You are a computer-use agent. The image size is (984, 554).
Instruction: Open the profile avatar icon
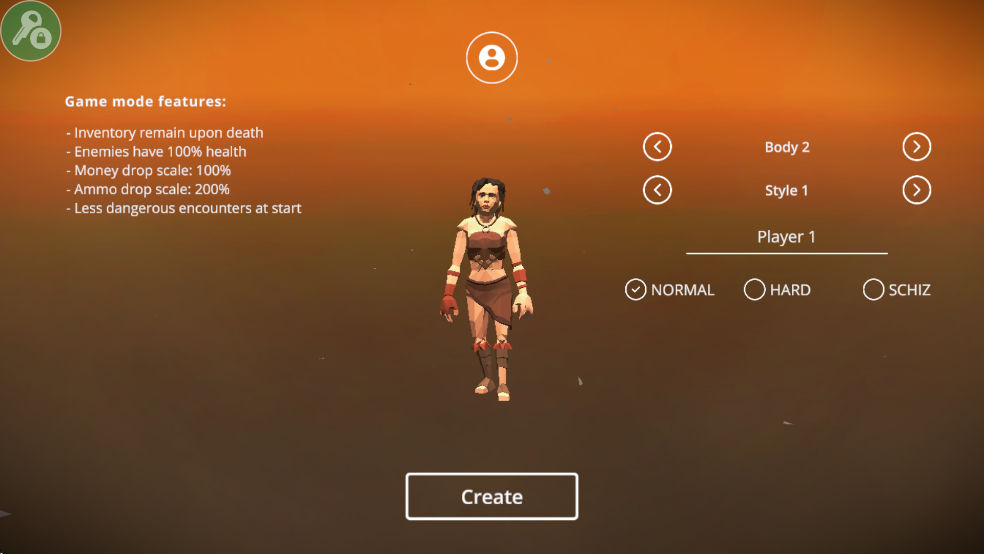(491, 57)
